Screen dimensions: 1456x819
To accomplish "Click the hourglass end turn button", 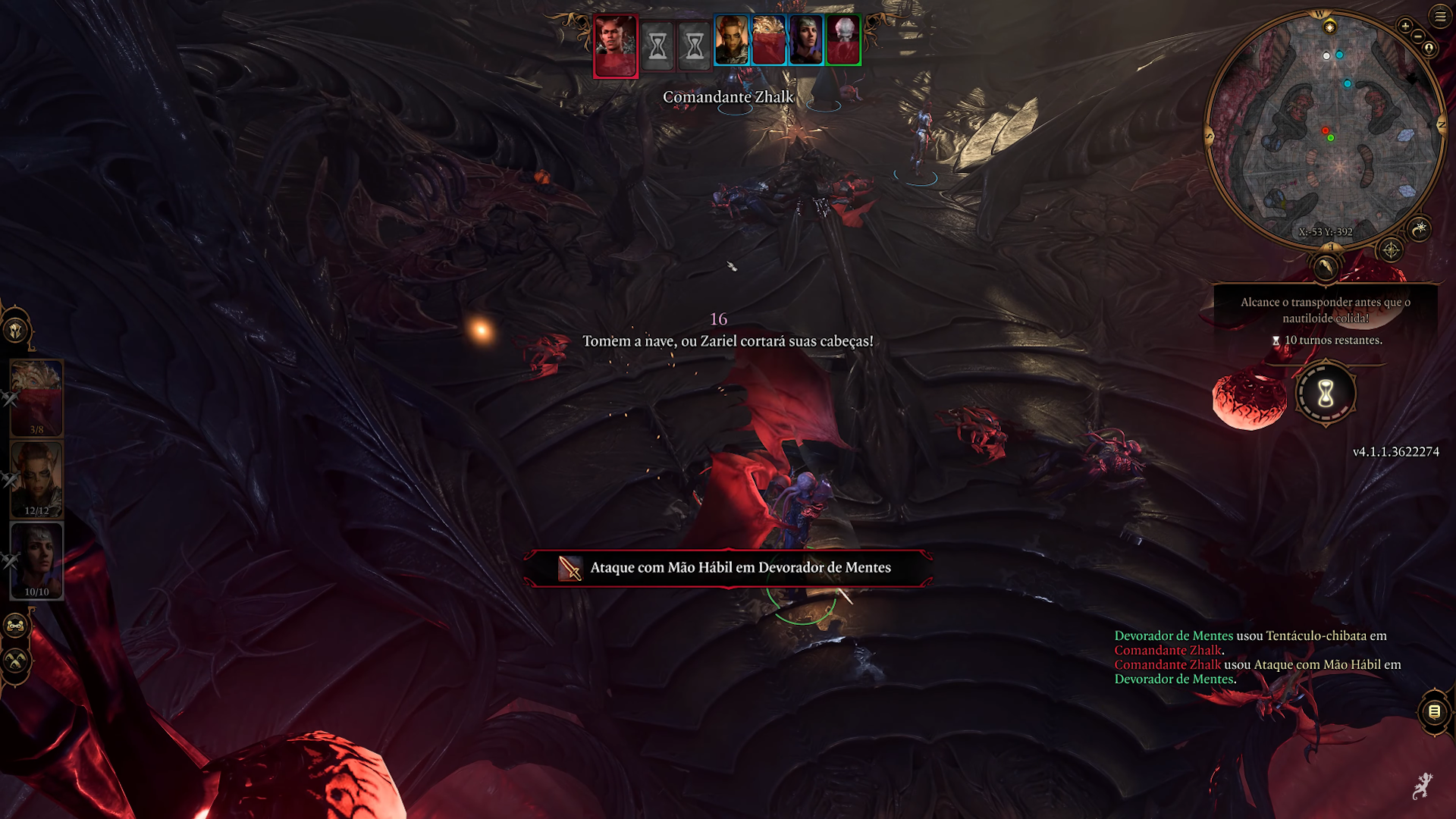I will [x=1326, y=394].
